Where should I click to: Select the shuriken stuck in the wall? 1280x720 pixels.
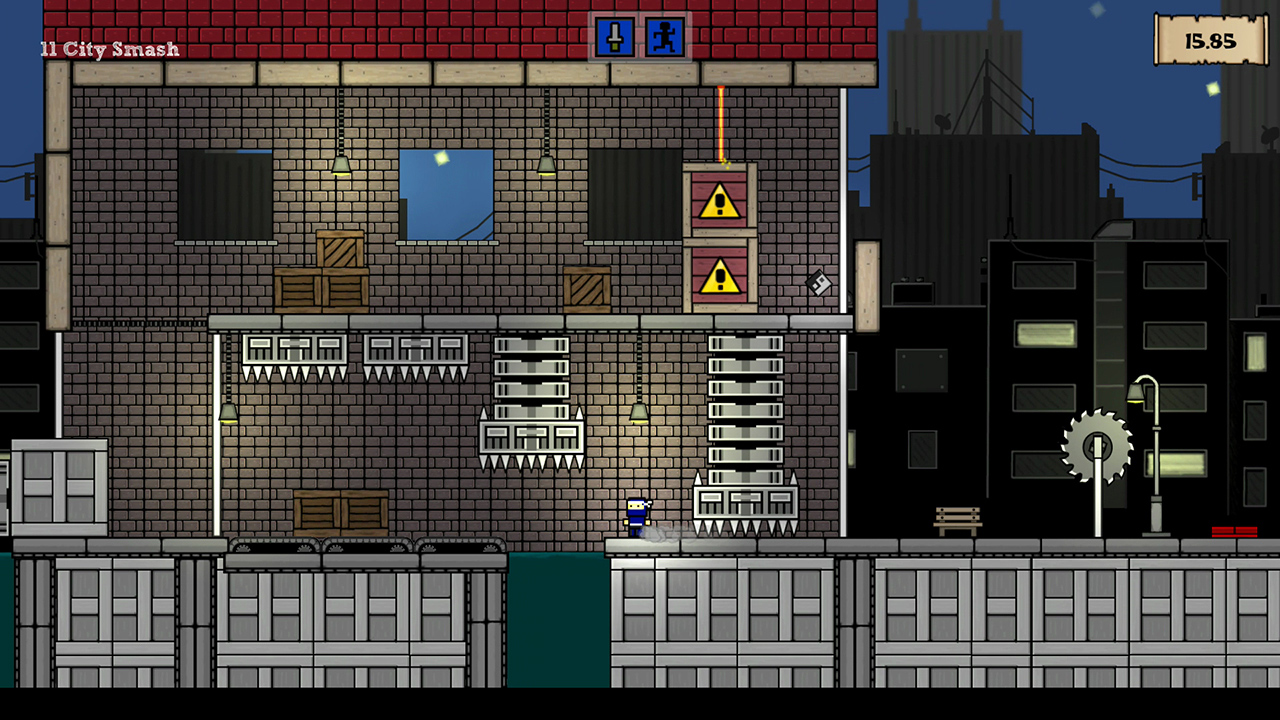click(817, 285)
